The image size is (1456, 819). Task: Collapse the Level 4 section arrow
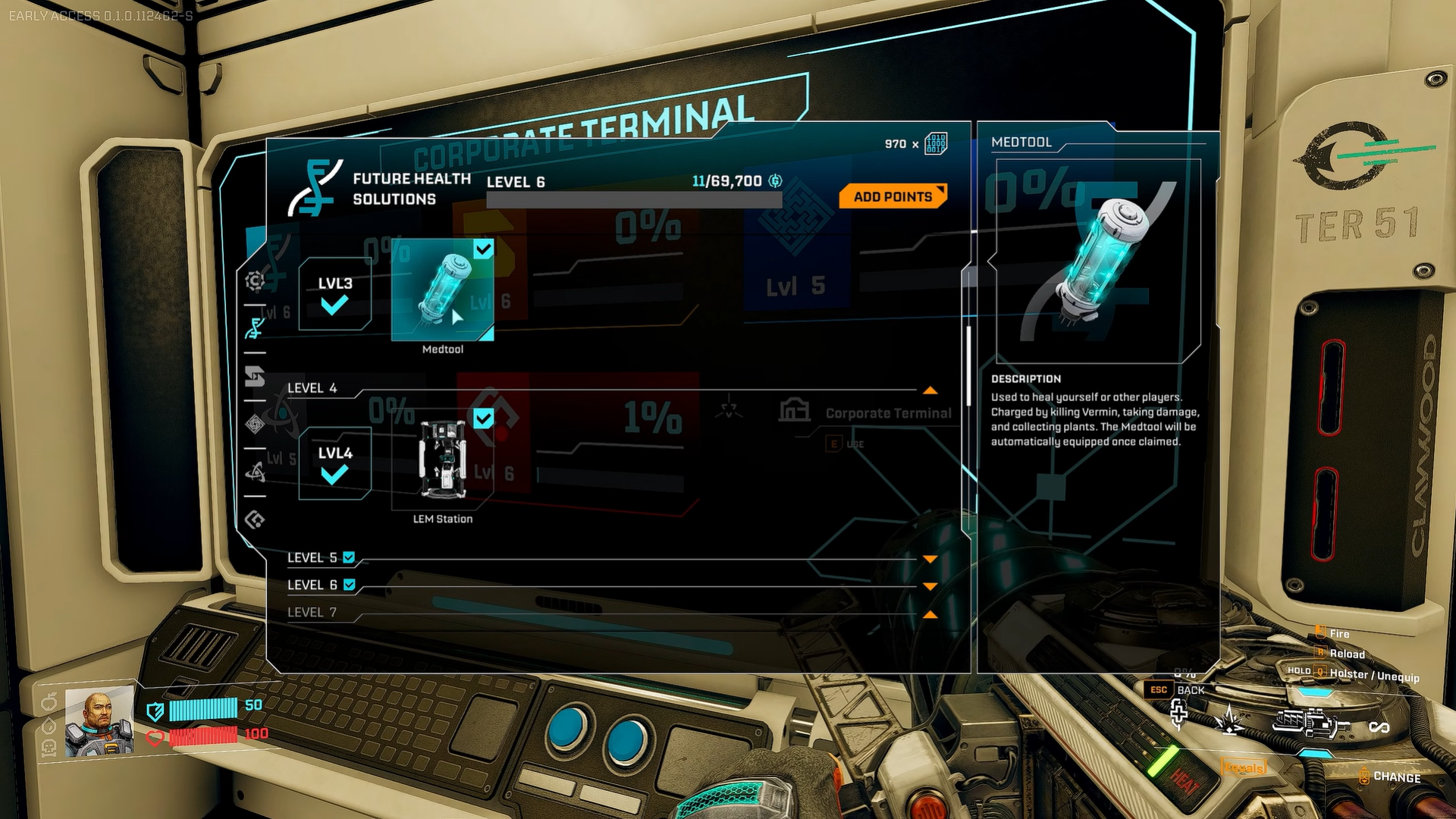tap(930, 391)
